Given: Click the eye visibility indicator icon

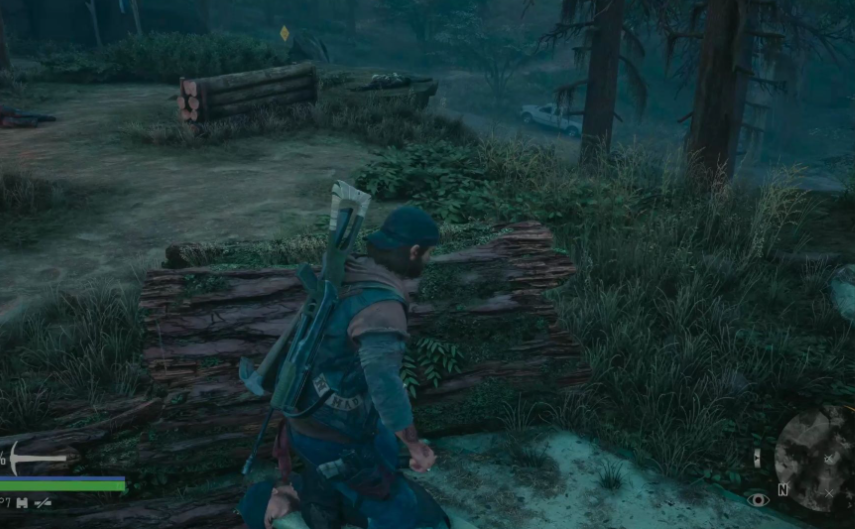Looking at the screenshot, I should click(757, 499).
